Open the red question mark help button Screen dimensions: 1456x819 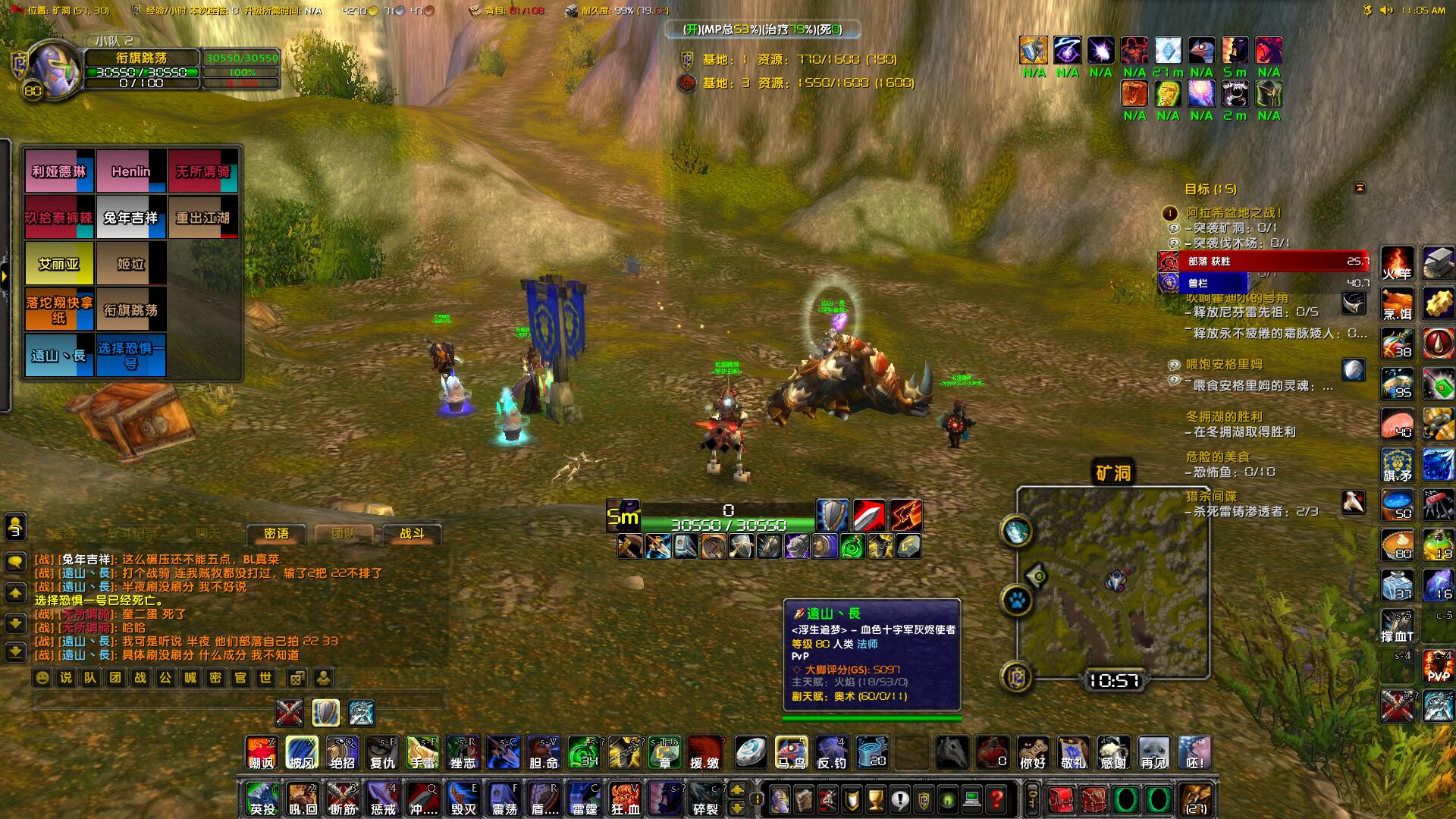point(996,799)
